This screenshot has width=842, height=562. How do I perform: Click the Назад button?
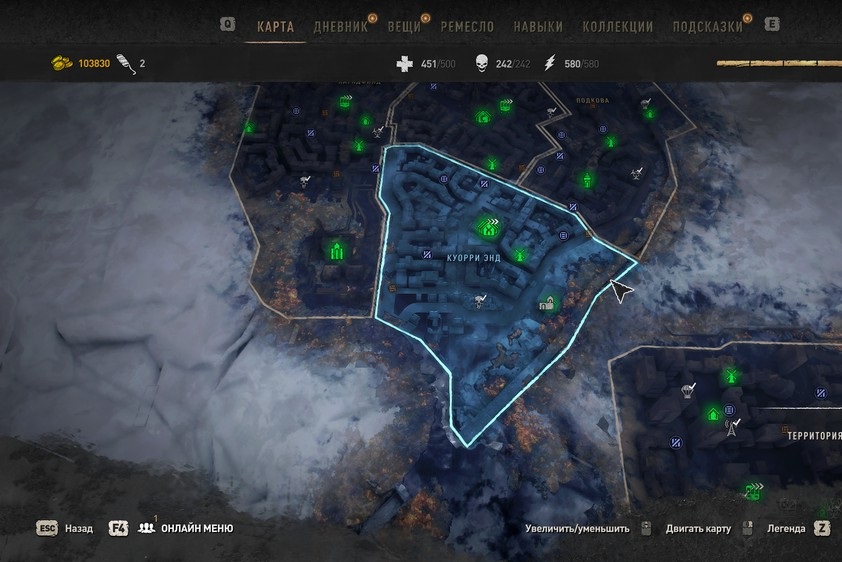click(79, 527)
